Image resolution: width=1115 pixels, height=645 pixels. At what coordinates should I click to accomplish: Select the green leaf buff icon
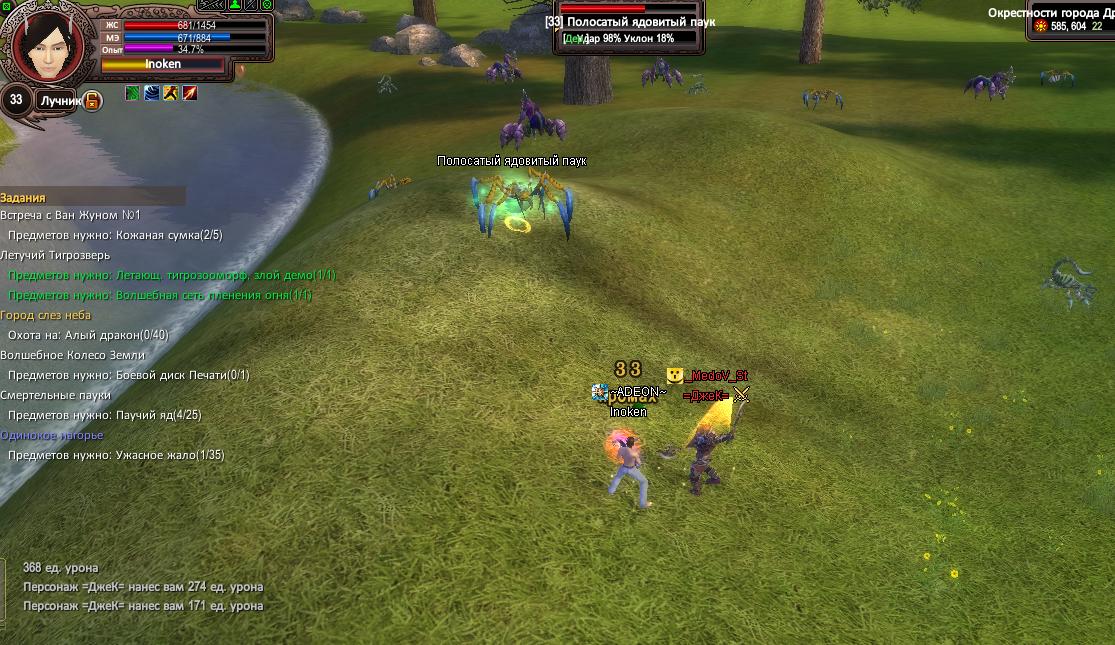point(132,93)
